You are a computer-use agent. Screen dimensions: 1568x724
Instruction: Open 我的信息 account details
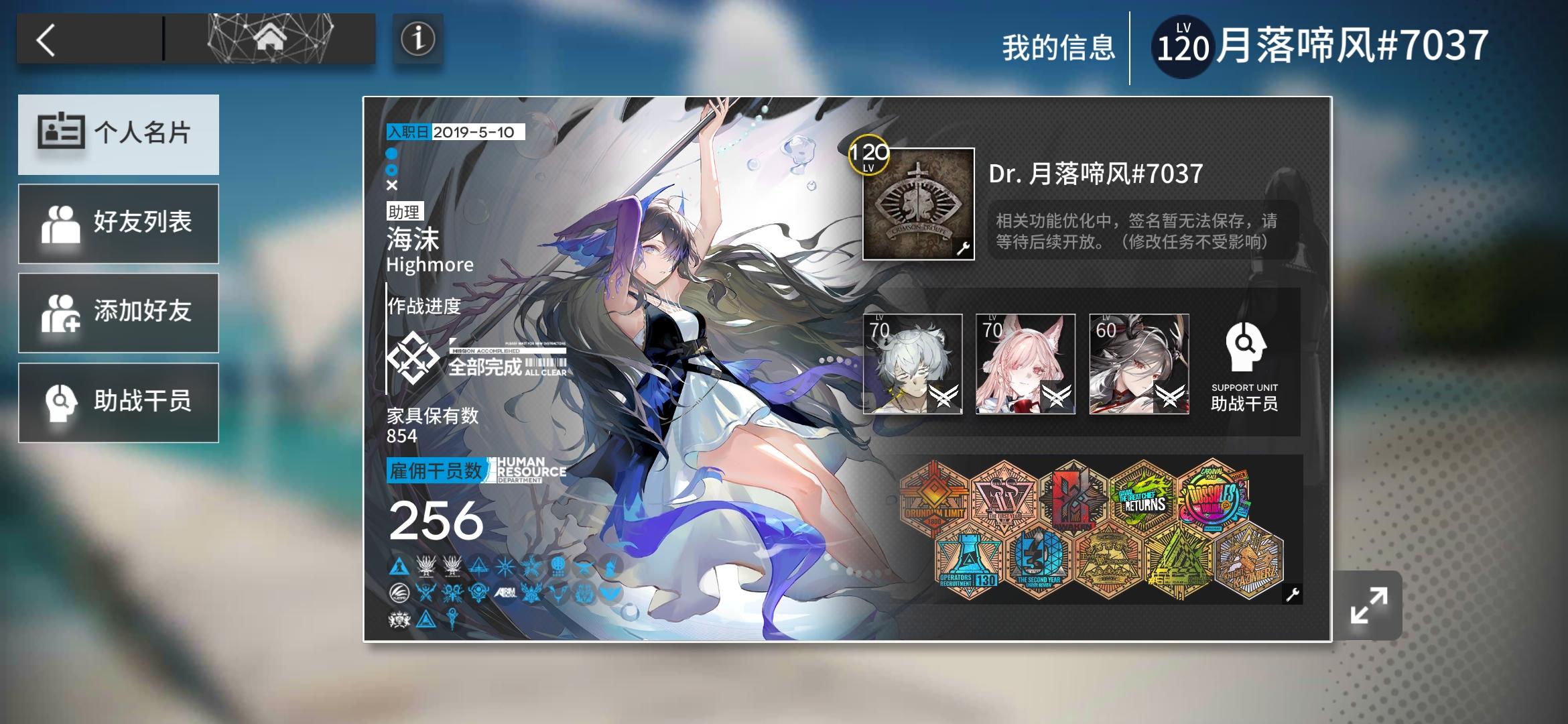pos(1057,48)
